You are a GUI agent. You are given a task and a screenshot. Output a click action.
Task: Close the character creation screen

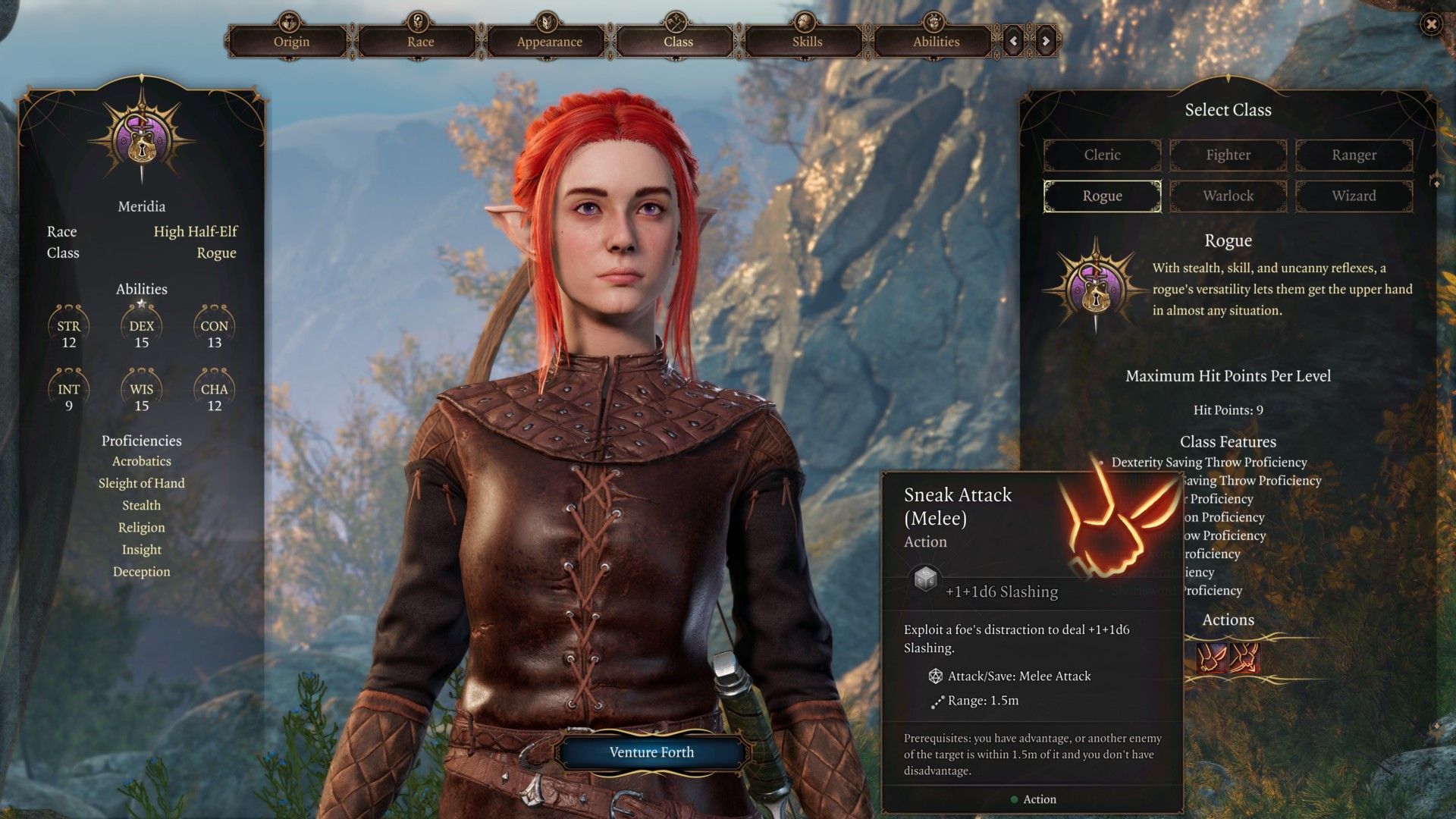1431,24
